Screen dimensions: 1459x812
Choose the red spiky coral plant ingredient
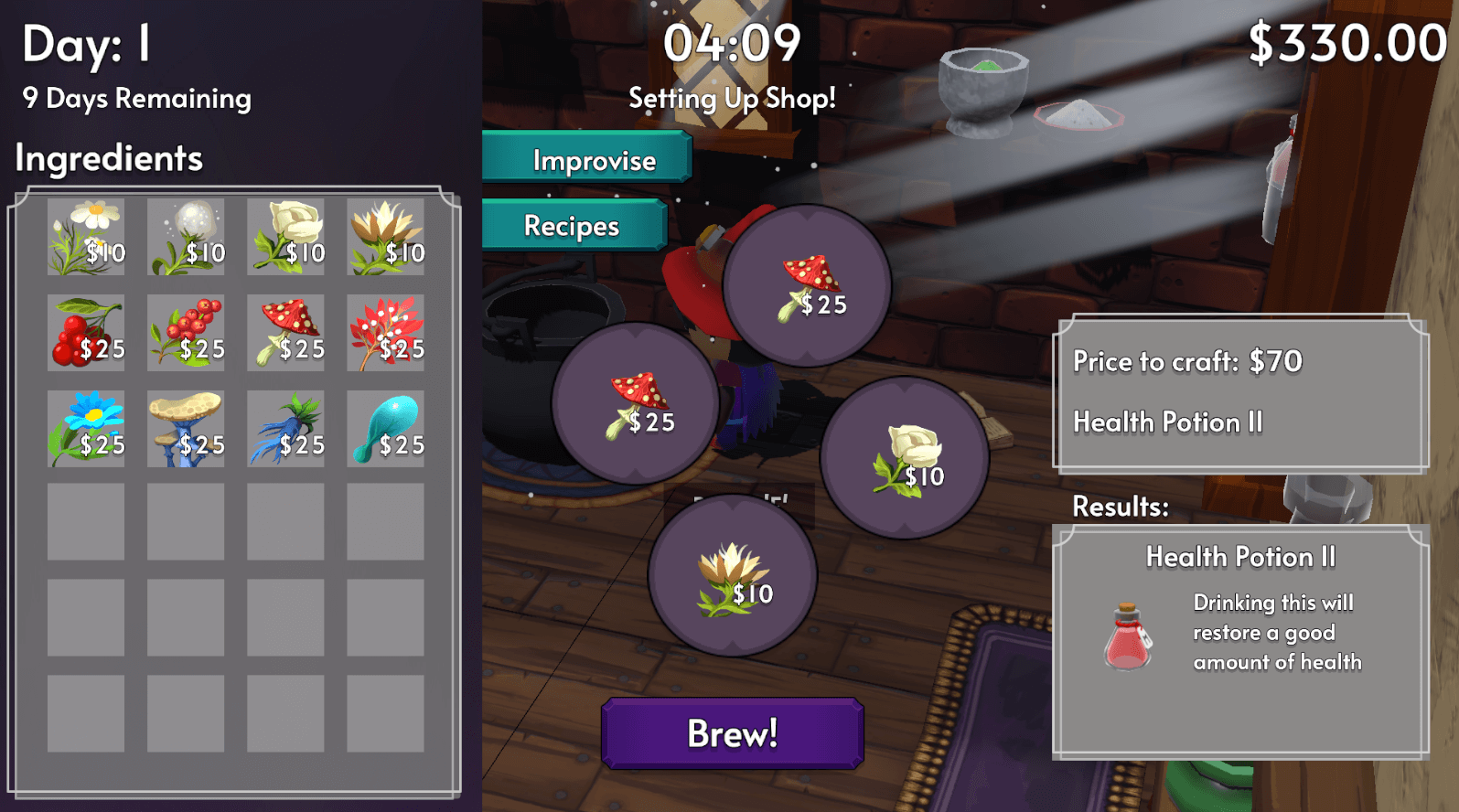[385, 333]
